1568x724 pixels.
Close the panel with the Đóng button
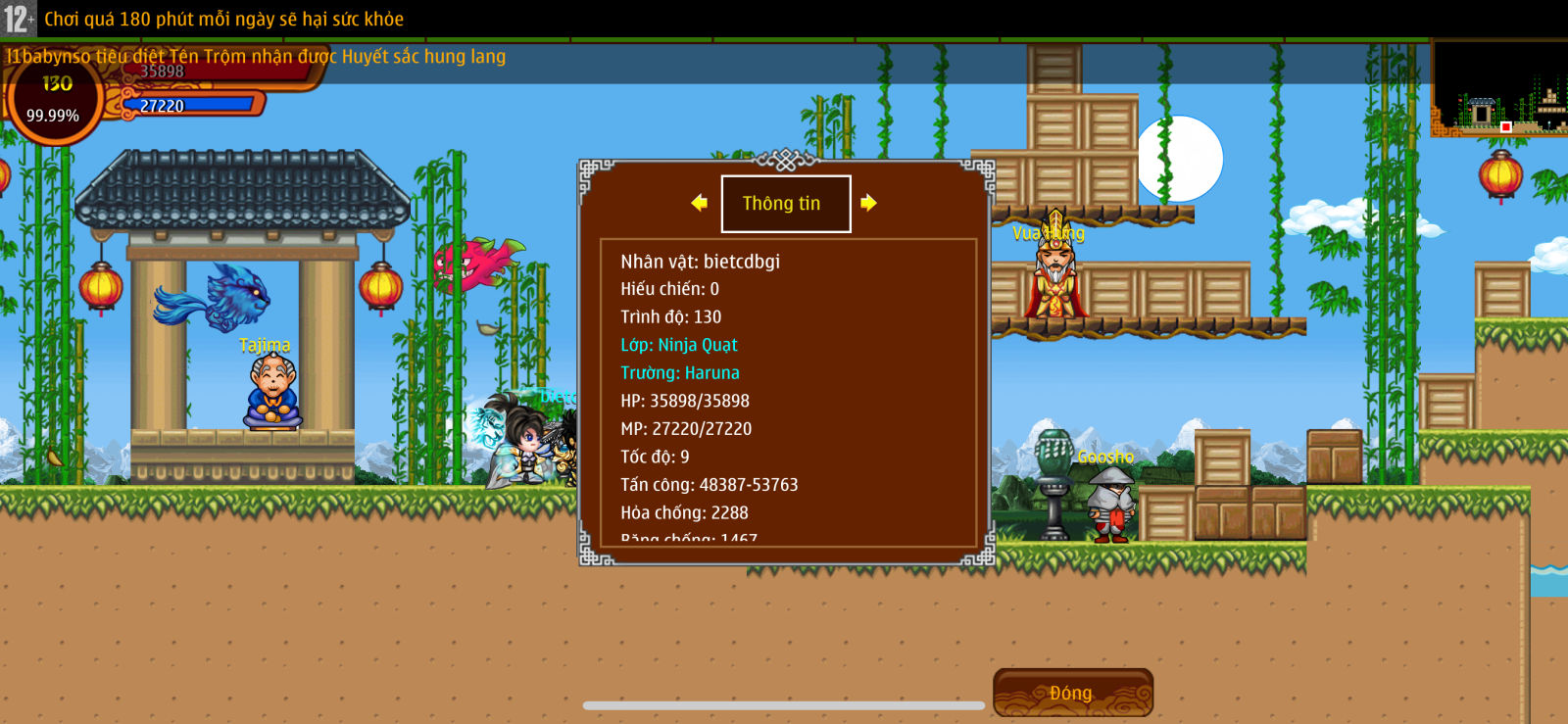pyautogui.click(x=1072, y=693)
